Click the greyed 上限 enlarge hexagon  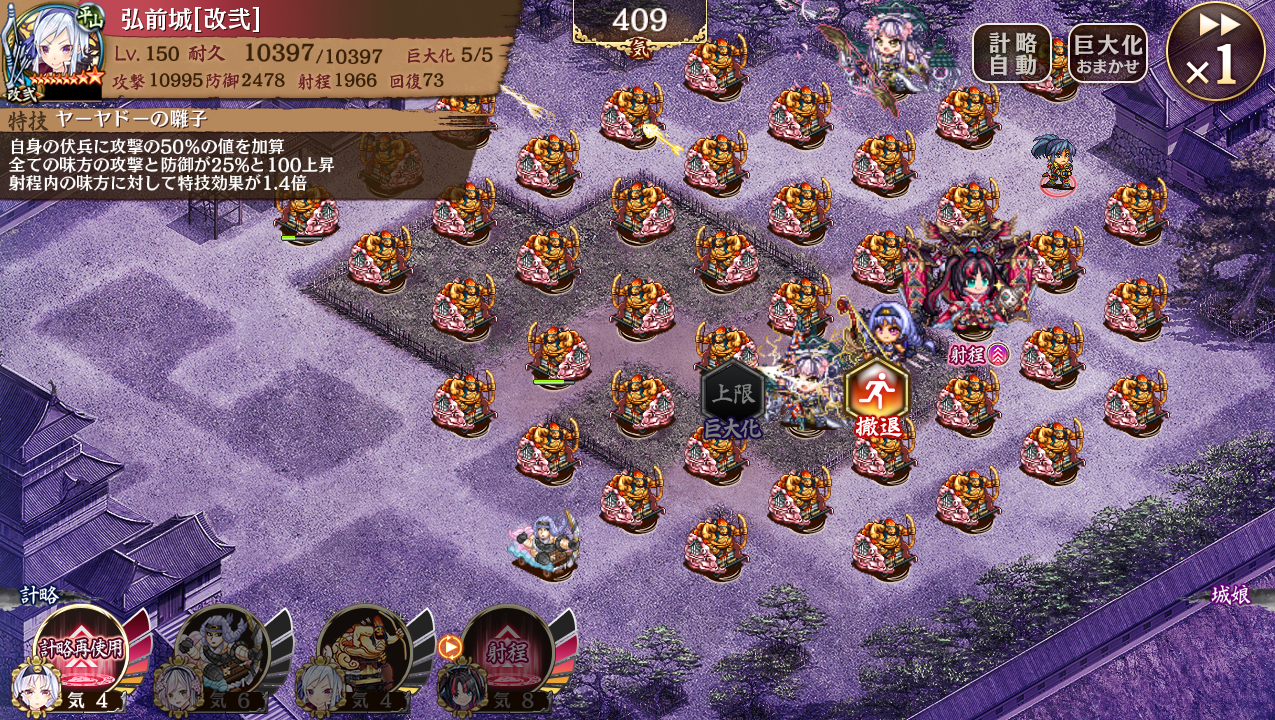[733, 393]
